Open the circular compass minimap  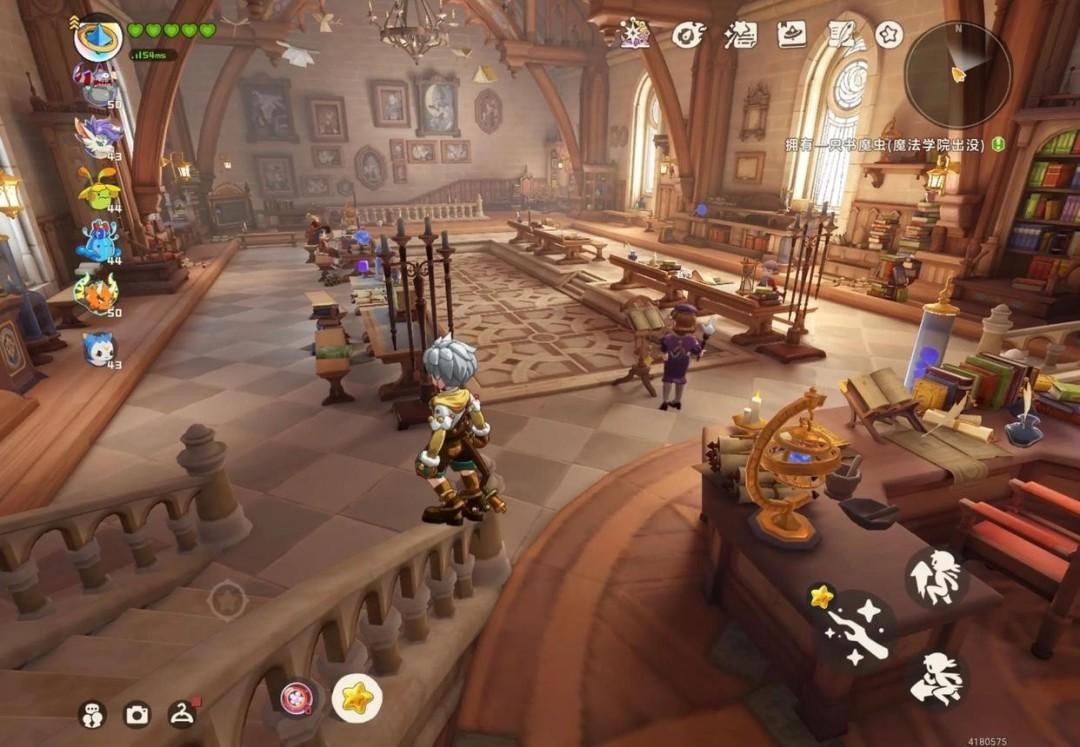coord(957,75)
